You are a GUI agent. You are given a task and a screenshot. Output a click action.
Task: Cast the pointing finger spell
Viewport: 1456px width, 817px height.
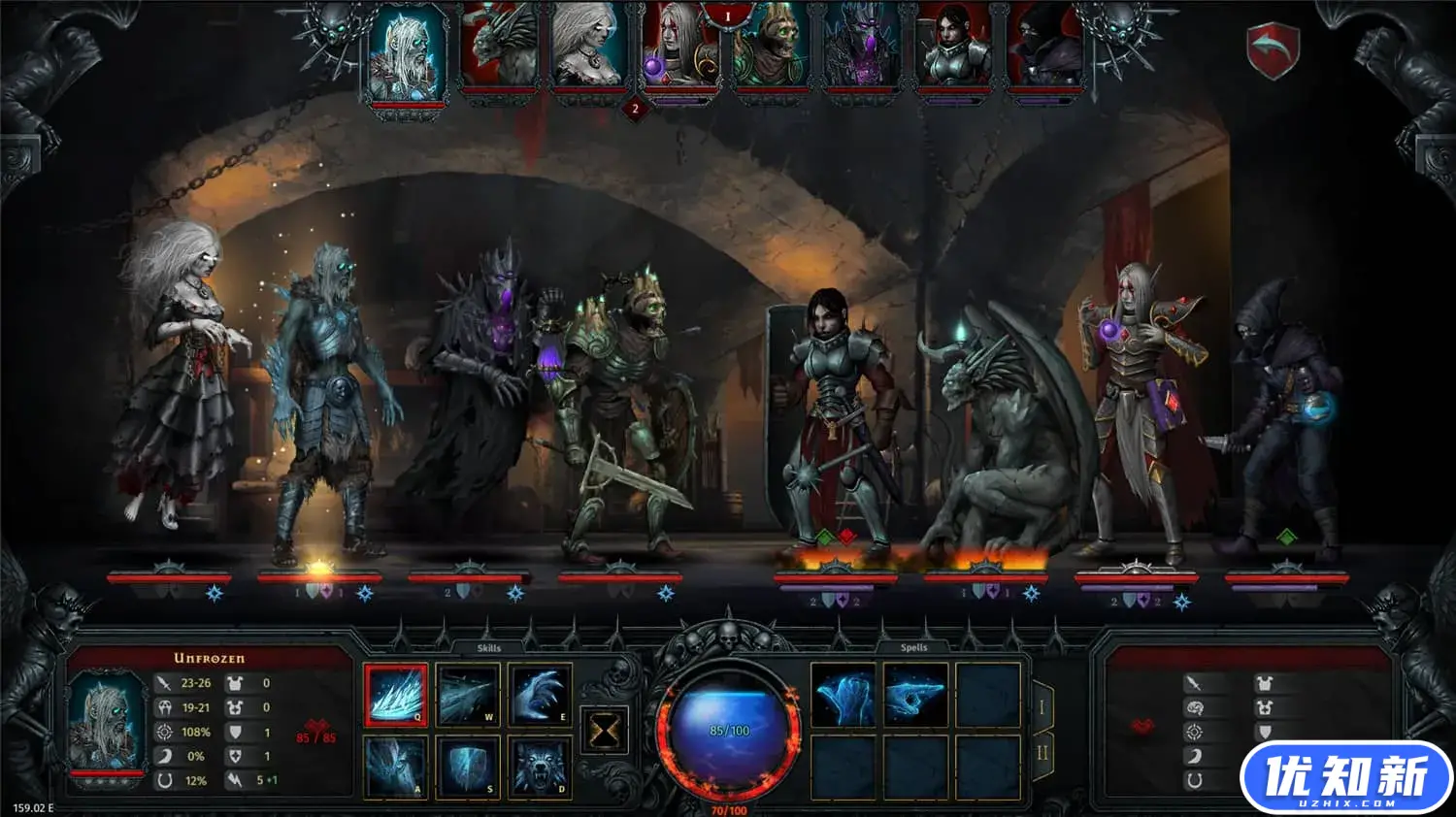914,695
